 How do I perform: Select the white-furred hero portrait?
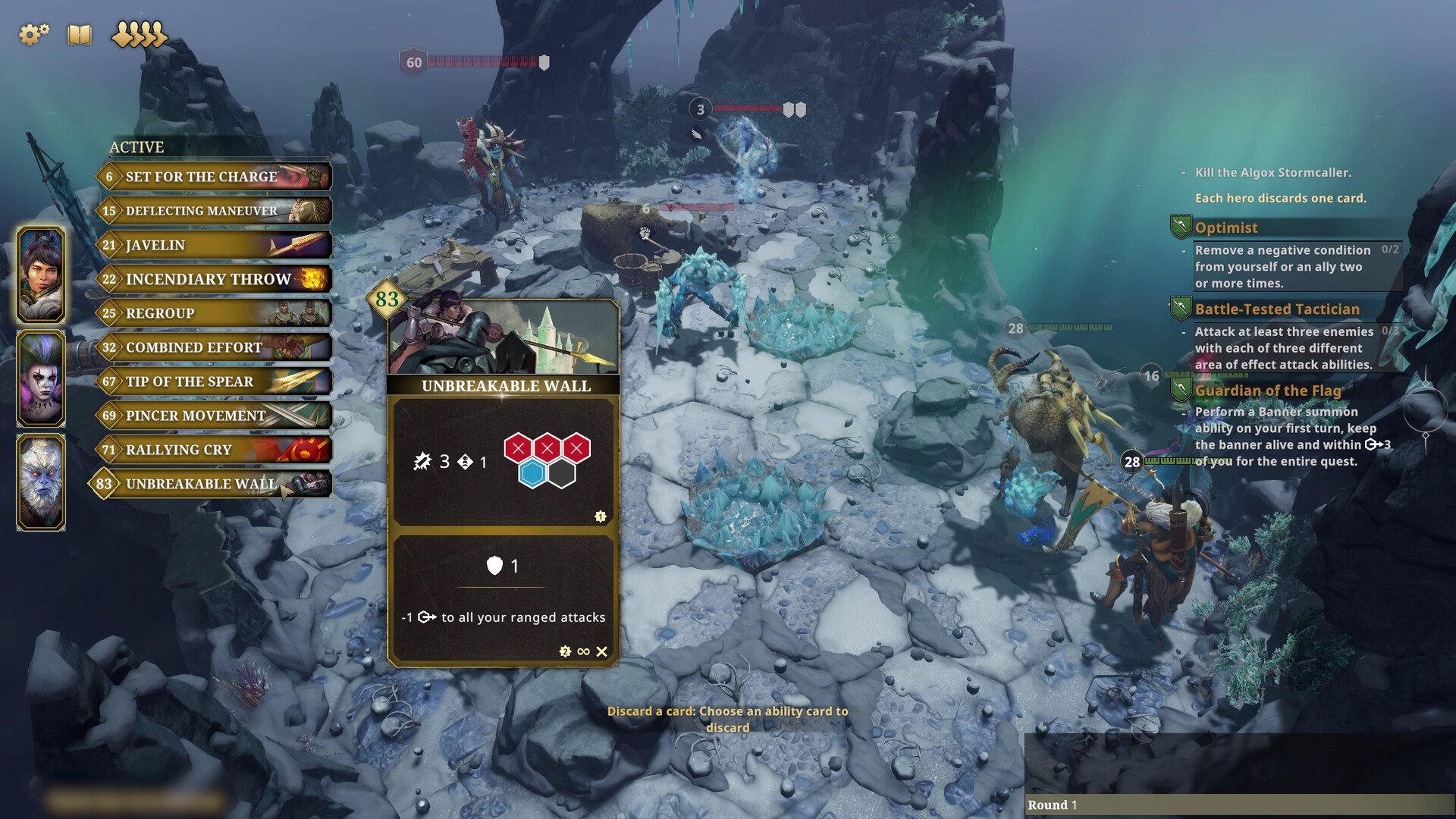click(41, 482)
